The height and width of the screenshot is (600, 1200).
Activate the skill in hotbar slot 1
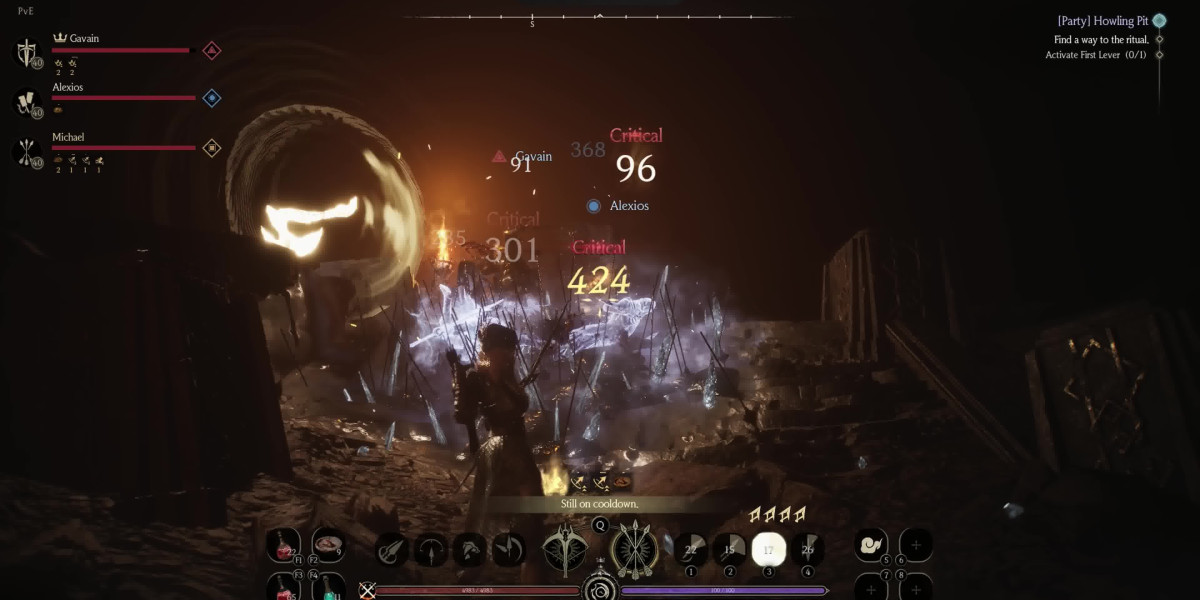[x=691, y=548]
